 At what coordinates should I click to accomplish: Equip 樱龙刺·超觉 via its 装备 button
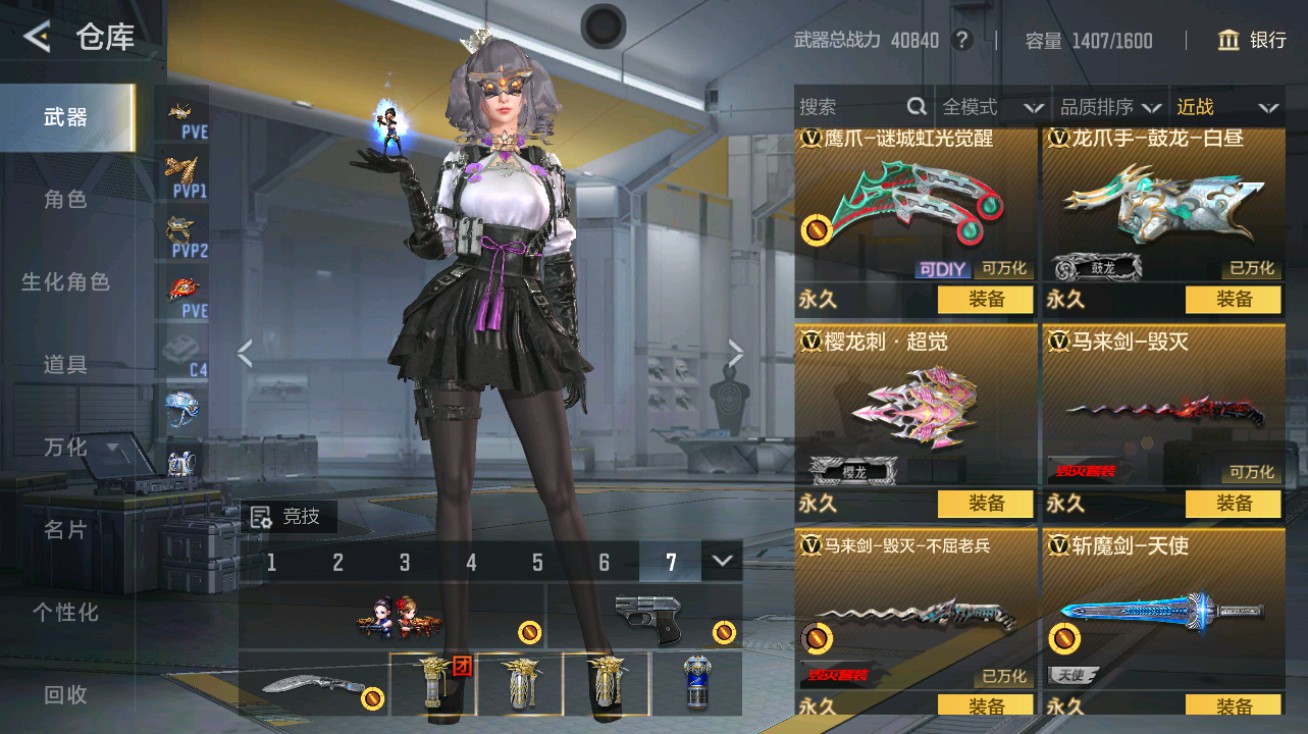986,505
